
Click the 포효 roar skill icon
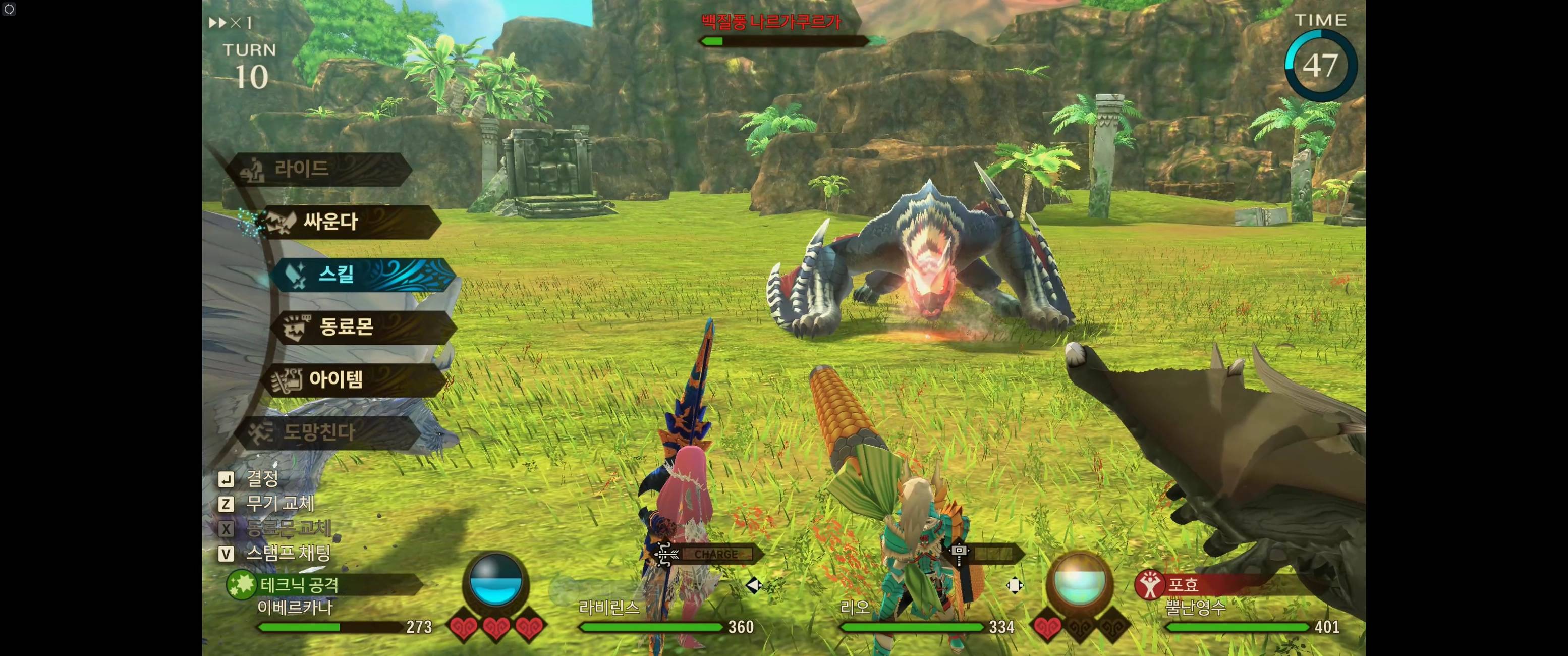point(1149,585)
